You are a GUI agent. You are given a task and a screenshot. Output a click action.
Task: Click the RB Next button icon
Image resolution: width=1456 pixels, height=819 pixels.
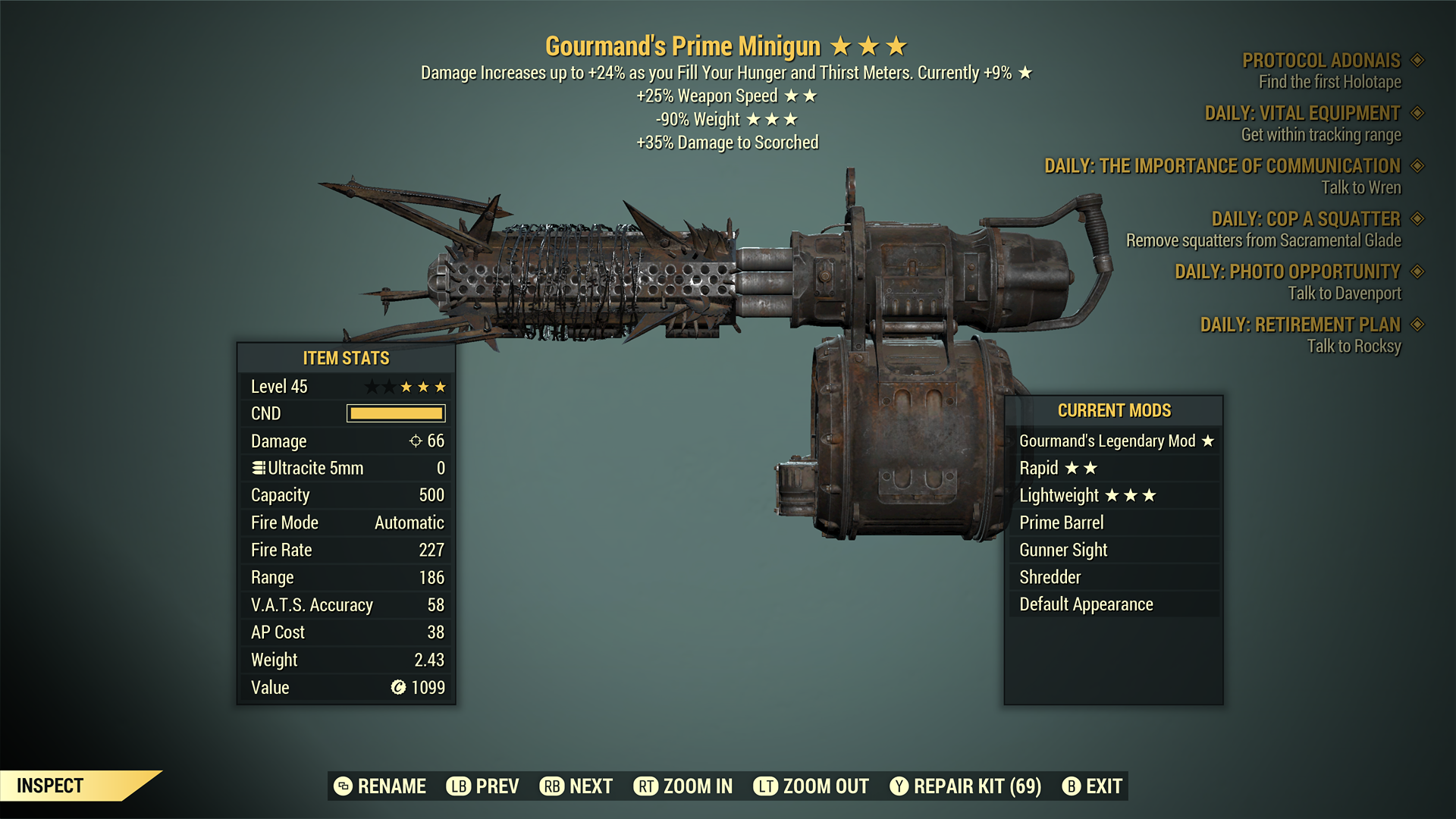[x=551, y=786]
